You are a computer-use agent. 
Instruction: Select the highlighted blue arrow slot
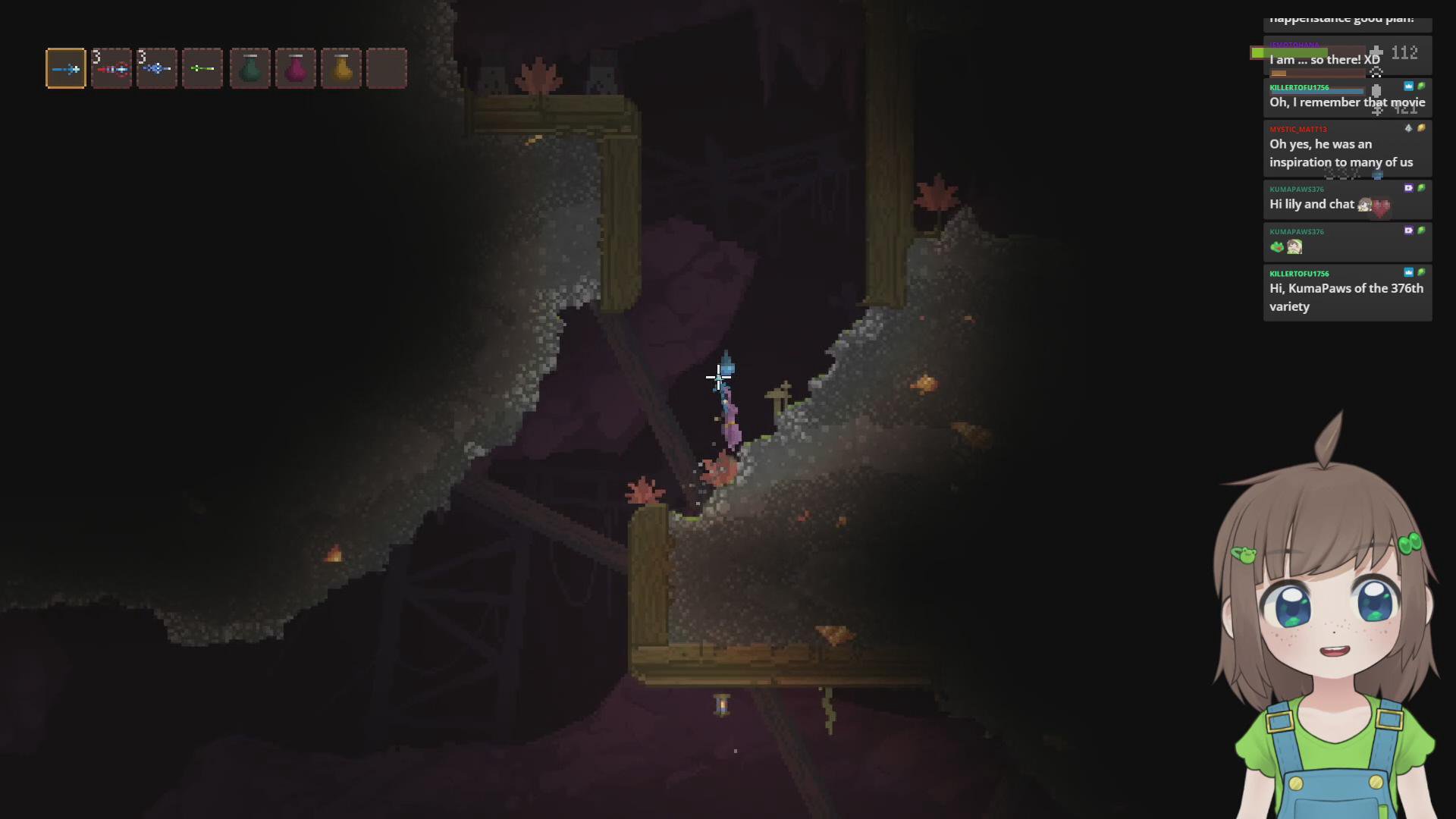tap(66, 69)
